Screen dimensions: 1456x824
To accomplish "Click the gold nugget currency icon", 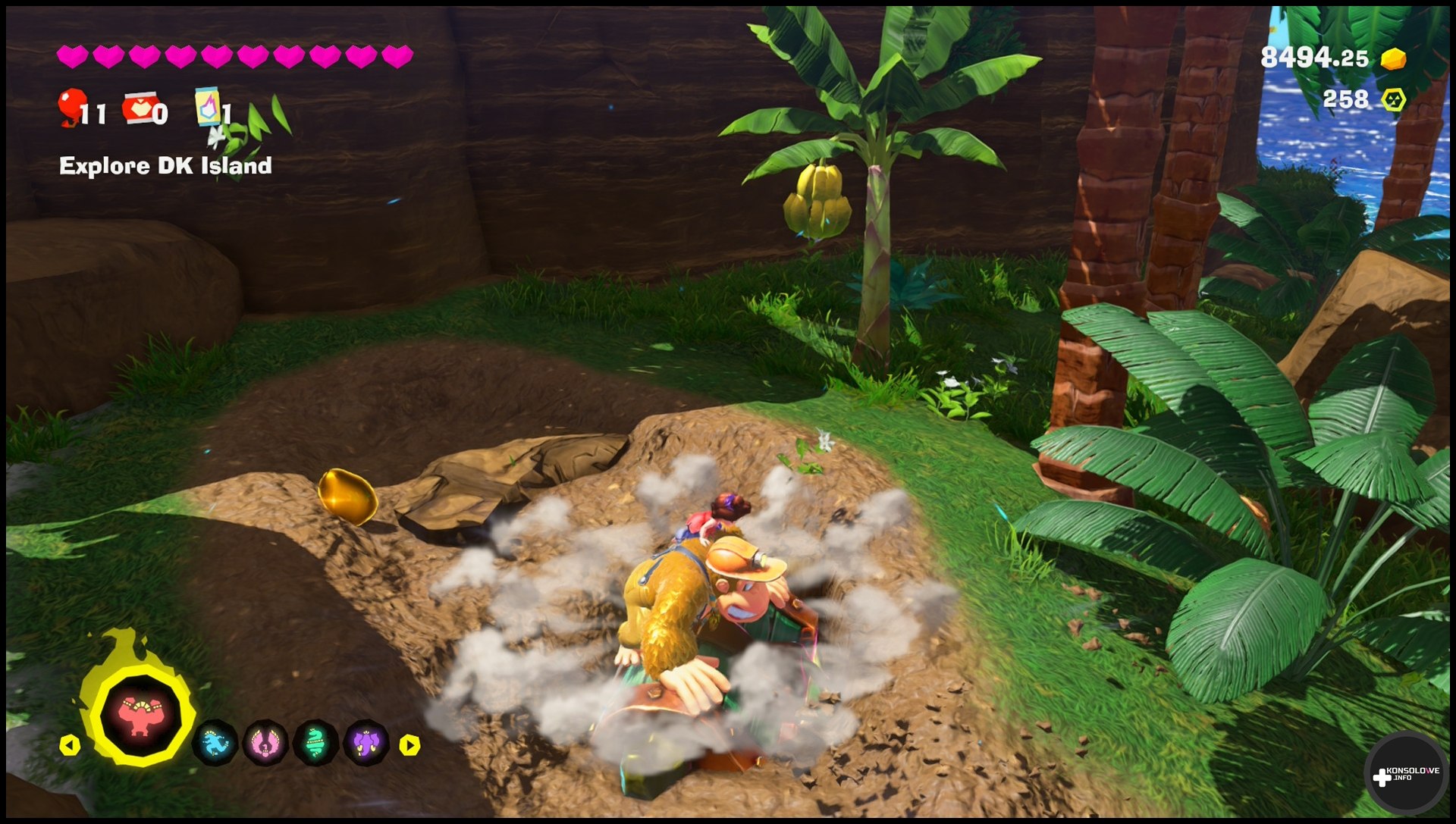I will (1392, 58).
